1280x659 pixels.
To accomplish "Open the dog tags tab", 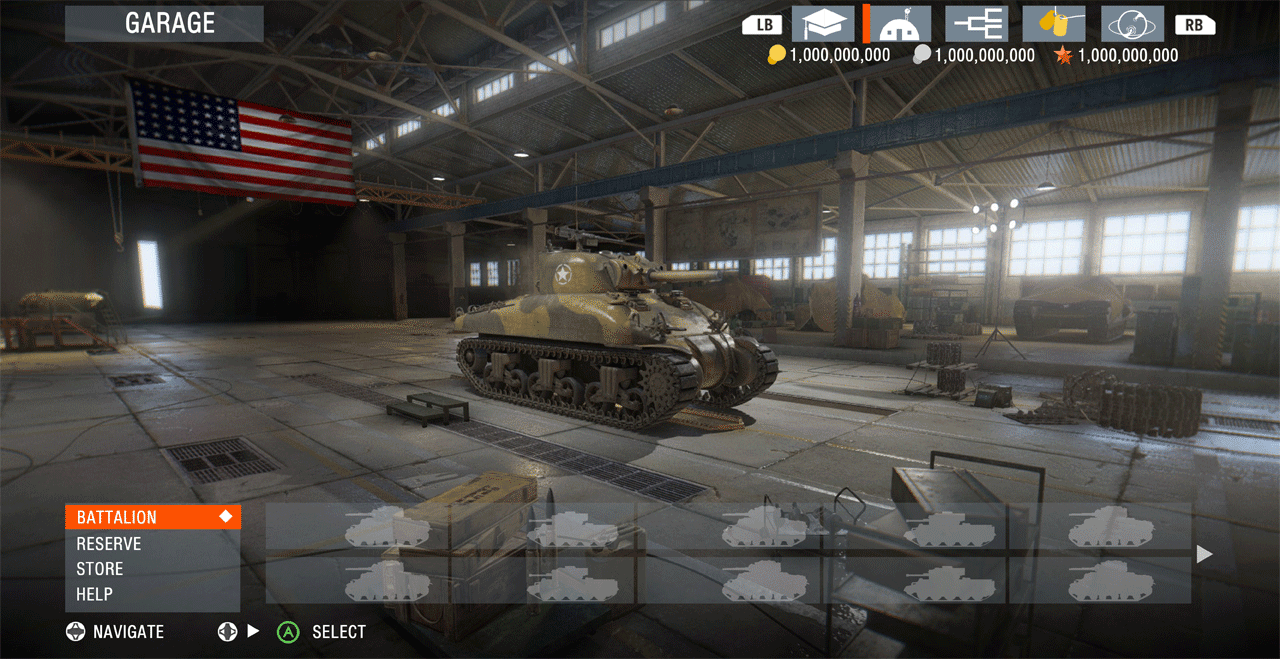I will click(1054, 24).
